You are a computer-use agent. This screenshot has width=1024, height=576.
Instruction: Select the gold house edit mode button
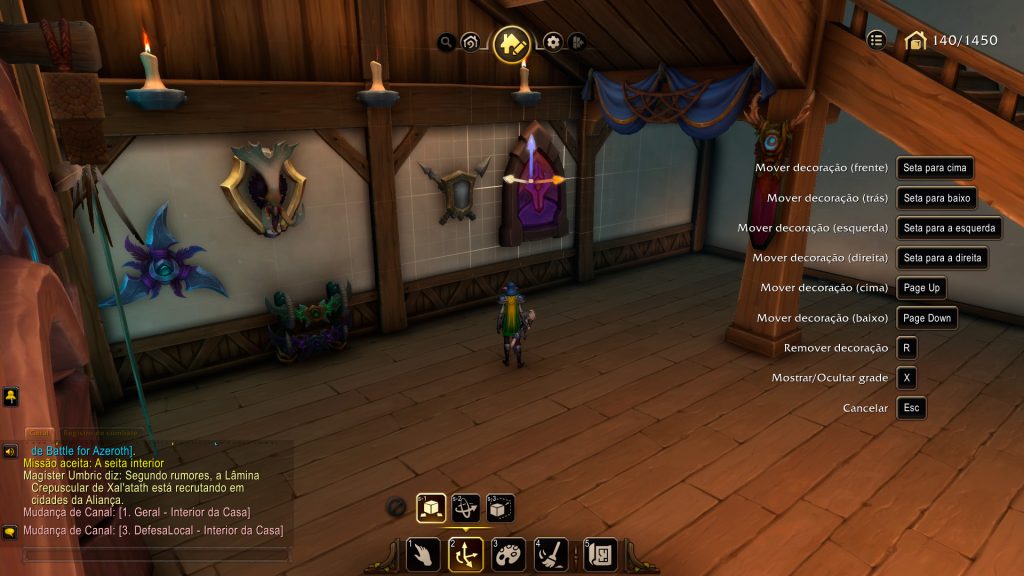point(511,44)
